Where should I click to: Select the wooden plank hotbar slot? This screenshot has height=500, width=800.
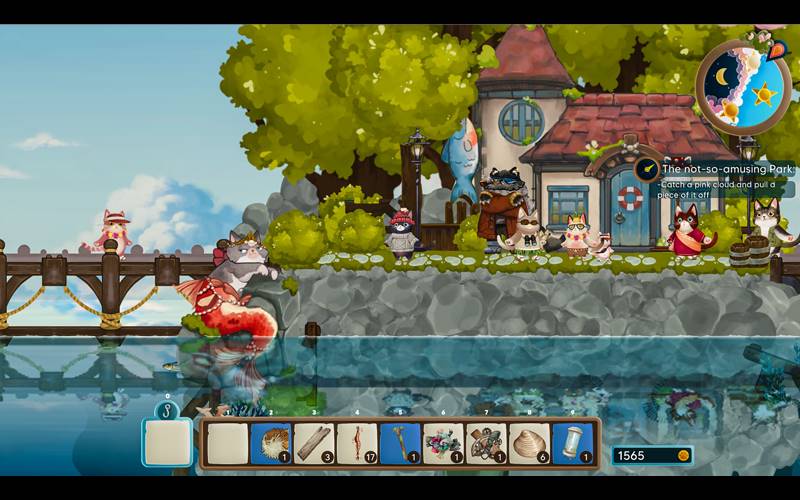click(x=314, y=443)
